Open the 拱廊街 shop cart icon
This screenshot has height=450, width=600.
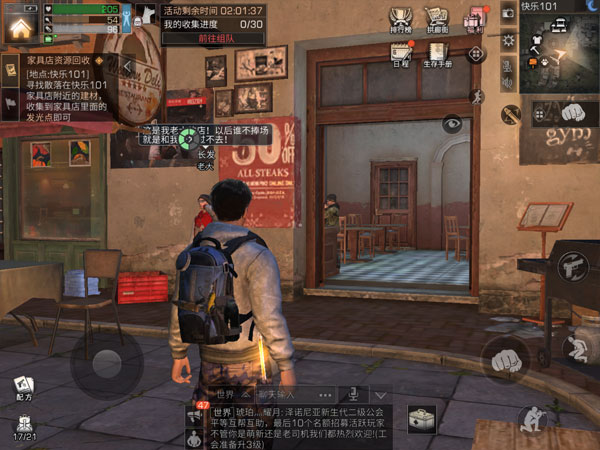pos(435,19)
